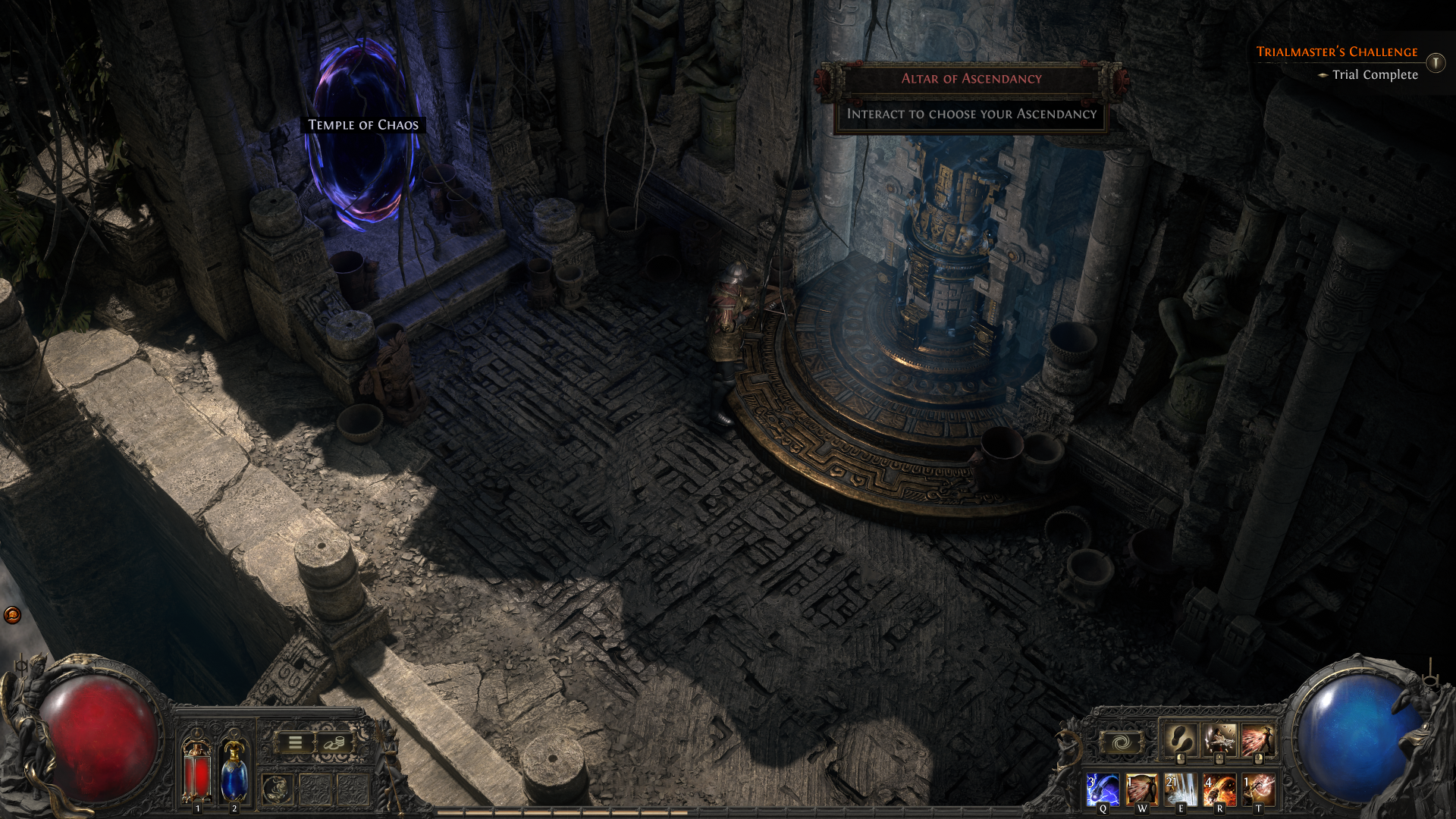Use the blue mana flask in slot 2
The width and height of the screenshot is (1456, 819).
pos(234,774)
